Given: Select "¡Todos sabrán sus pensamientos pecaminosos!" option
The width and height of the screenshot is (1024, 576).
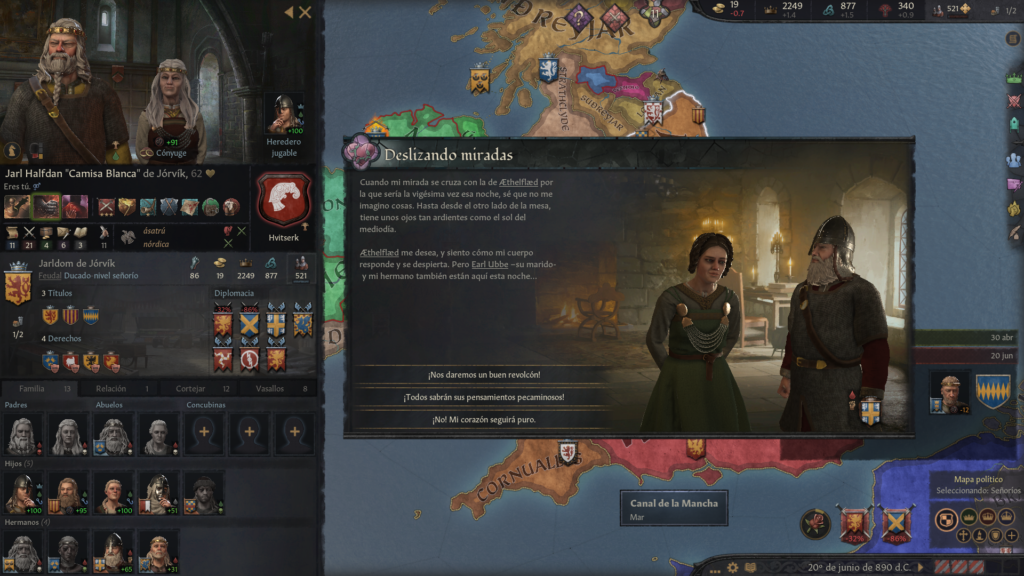Looking at the screenshot, I should click(484, 397).
